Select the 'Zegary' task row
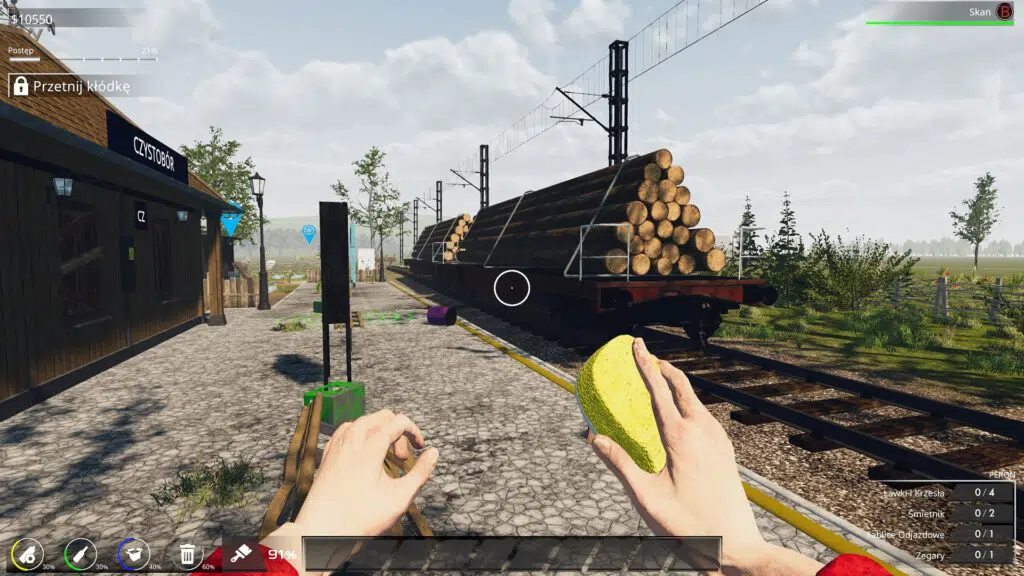The image size is (1024, 576). pyautogui.click(x=946, y=554)
